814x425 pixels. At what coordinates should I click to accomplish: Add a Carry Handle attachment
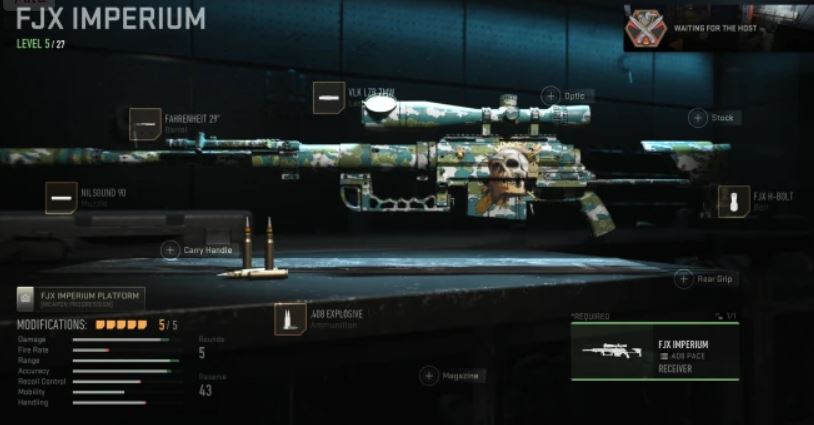coord(171,249)
